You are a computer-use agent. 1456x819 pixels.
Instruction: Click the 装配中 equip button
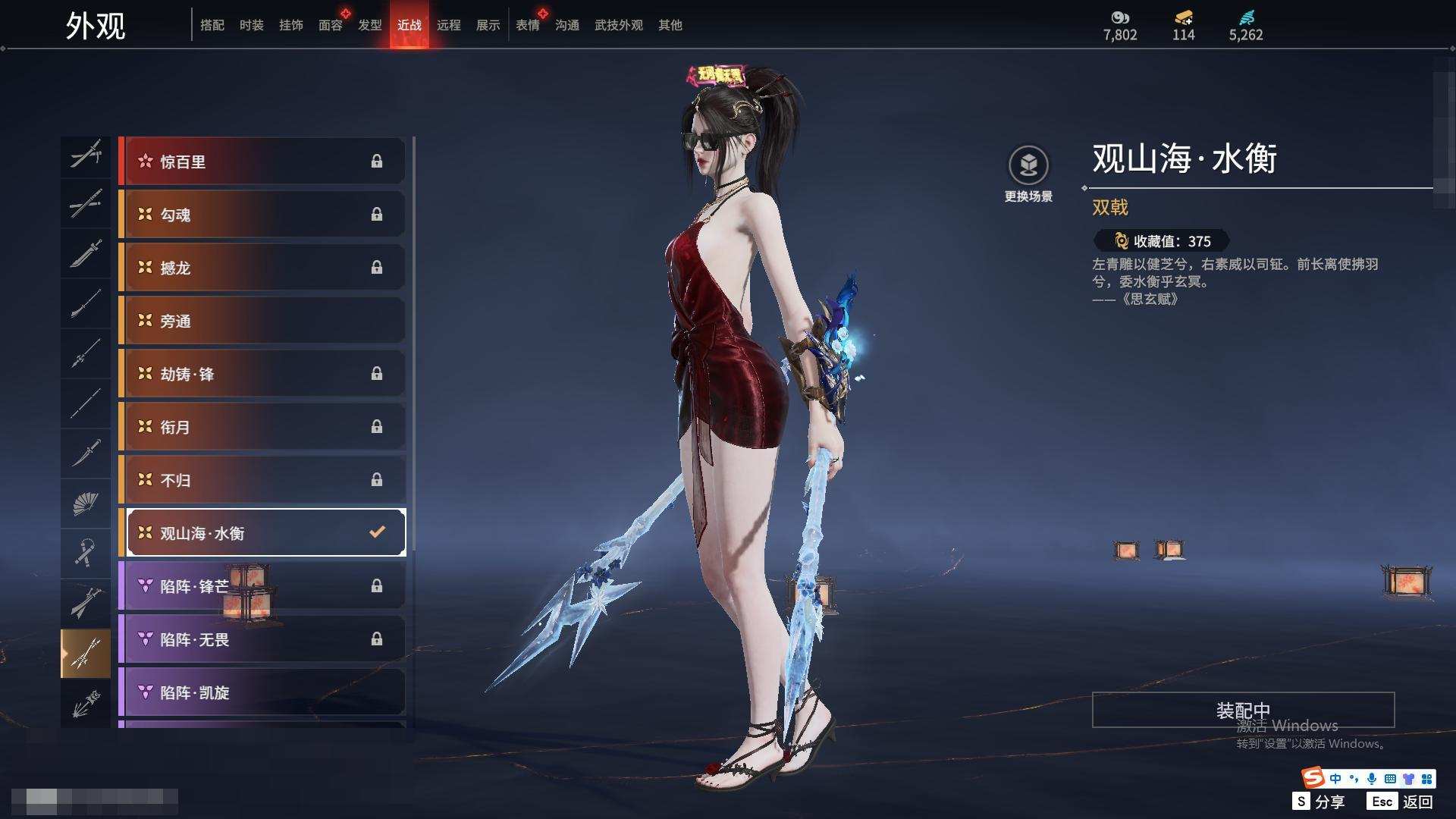[1243, 710]
